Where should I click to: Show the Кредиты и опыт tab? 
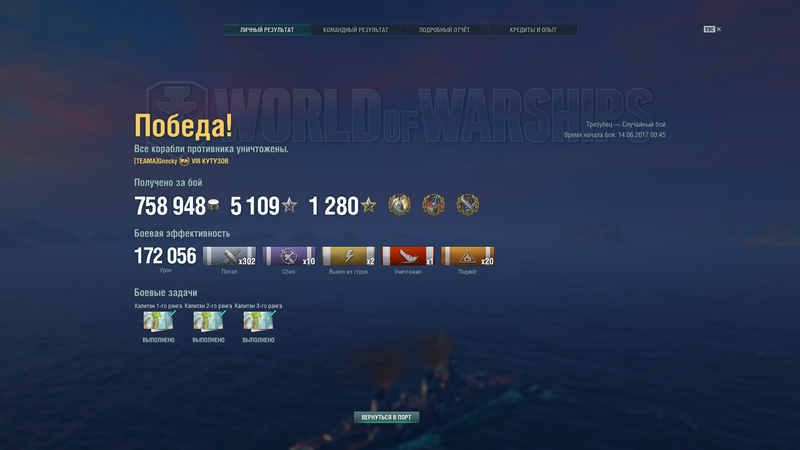point(533,30)
